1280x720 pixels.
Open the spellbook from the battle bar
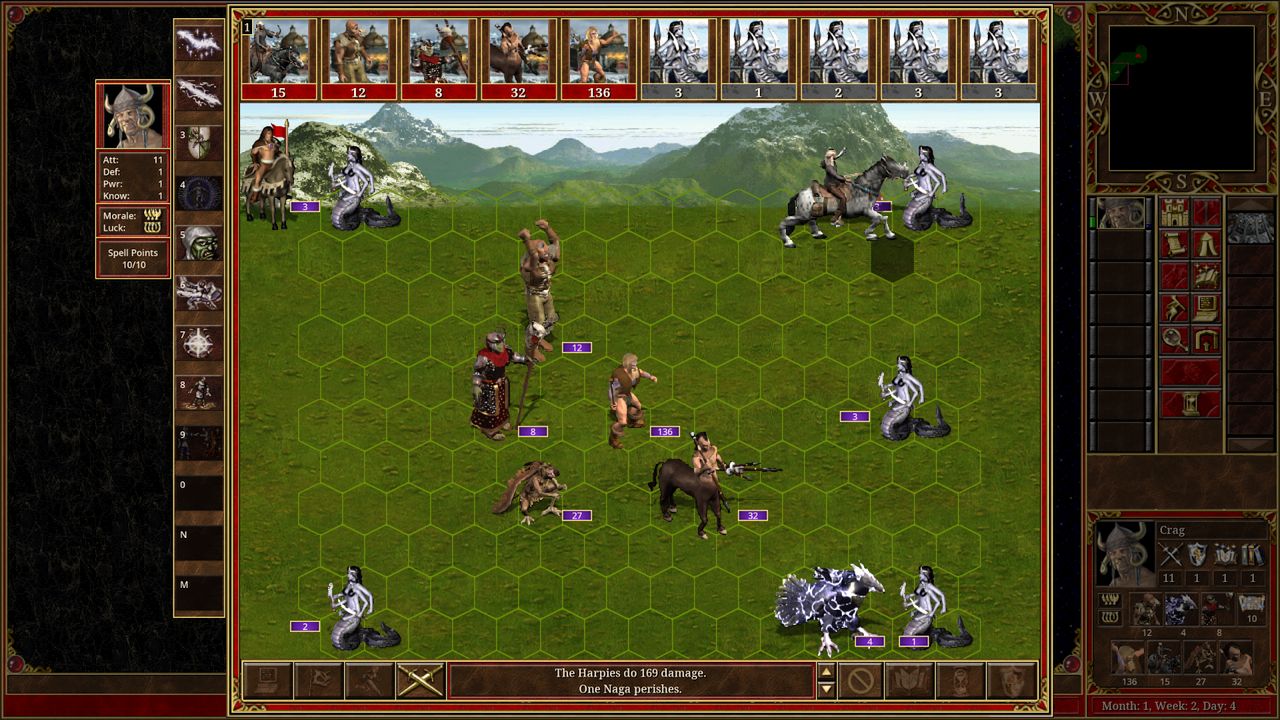coord(910,681)
